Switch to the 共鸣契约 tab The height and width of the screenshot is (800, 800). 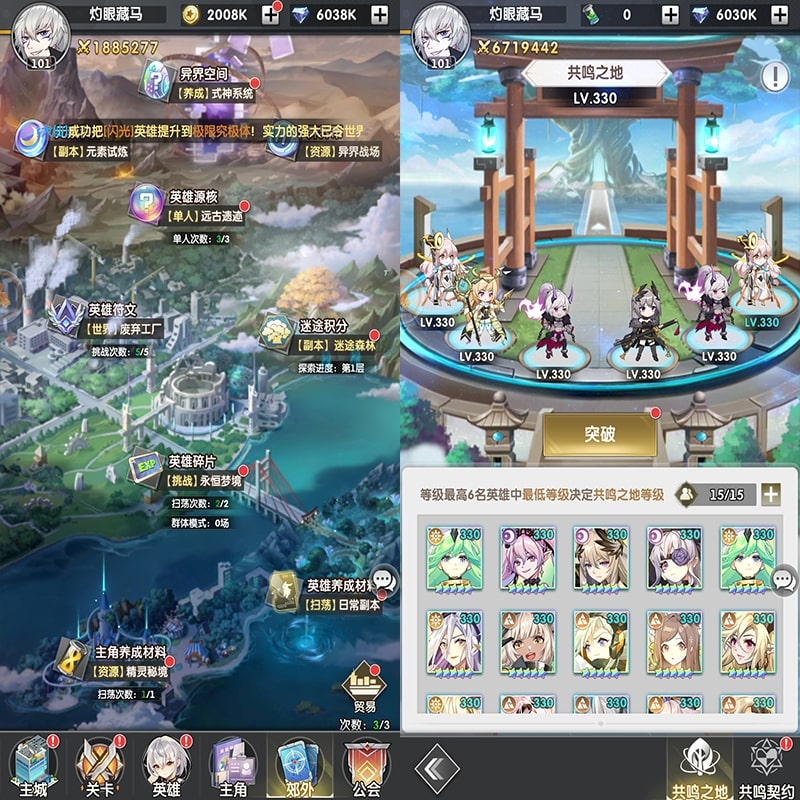pyautogui.click(x=767, y=767)
